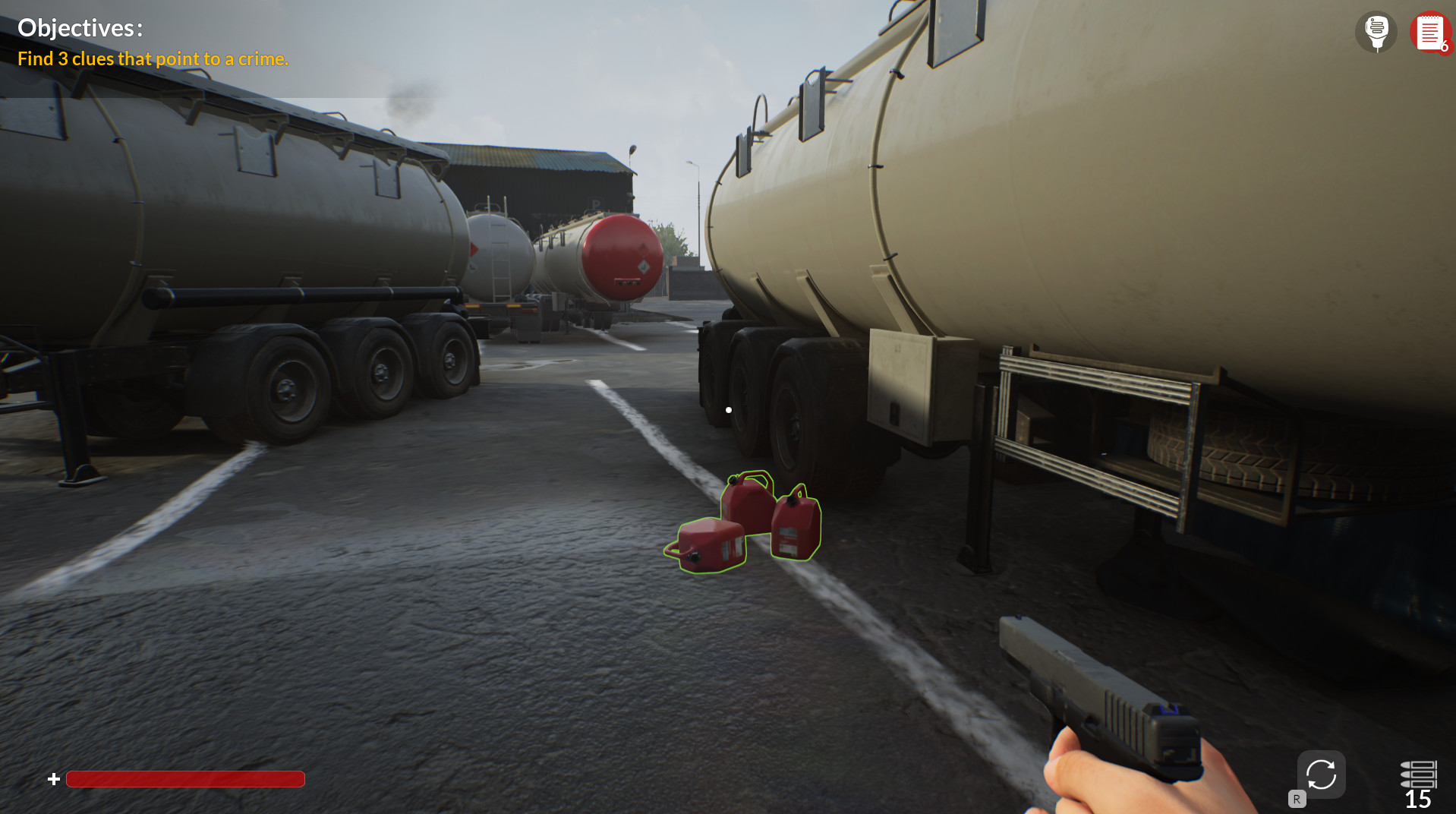Open the police radio microphone icon
This screenshot has width=1456, height=814.
pos(1376,33)
